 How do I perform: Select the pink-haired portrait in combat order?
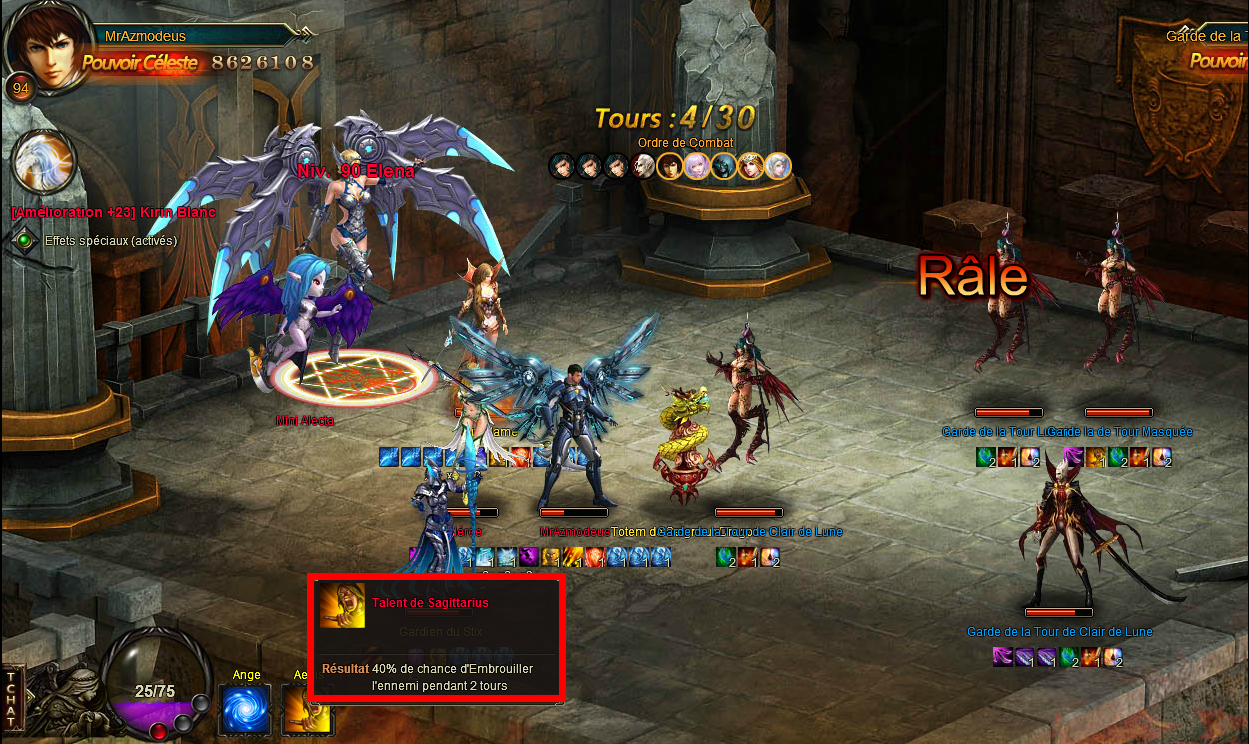tap(697, 166)
